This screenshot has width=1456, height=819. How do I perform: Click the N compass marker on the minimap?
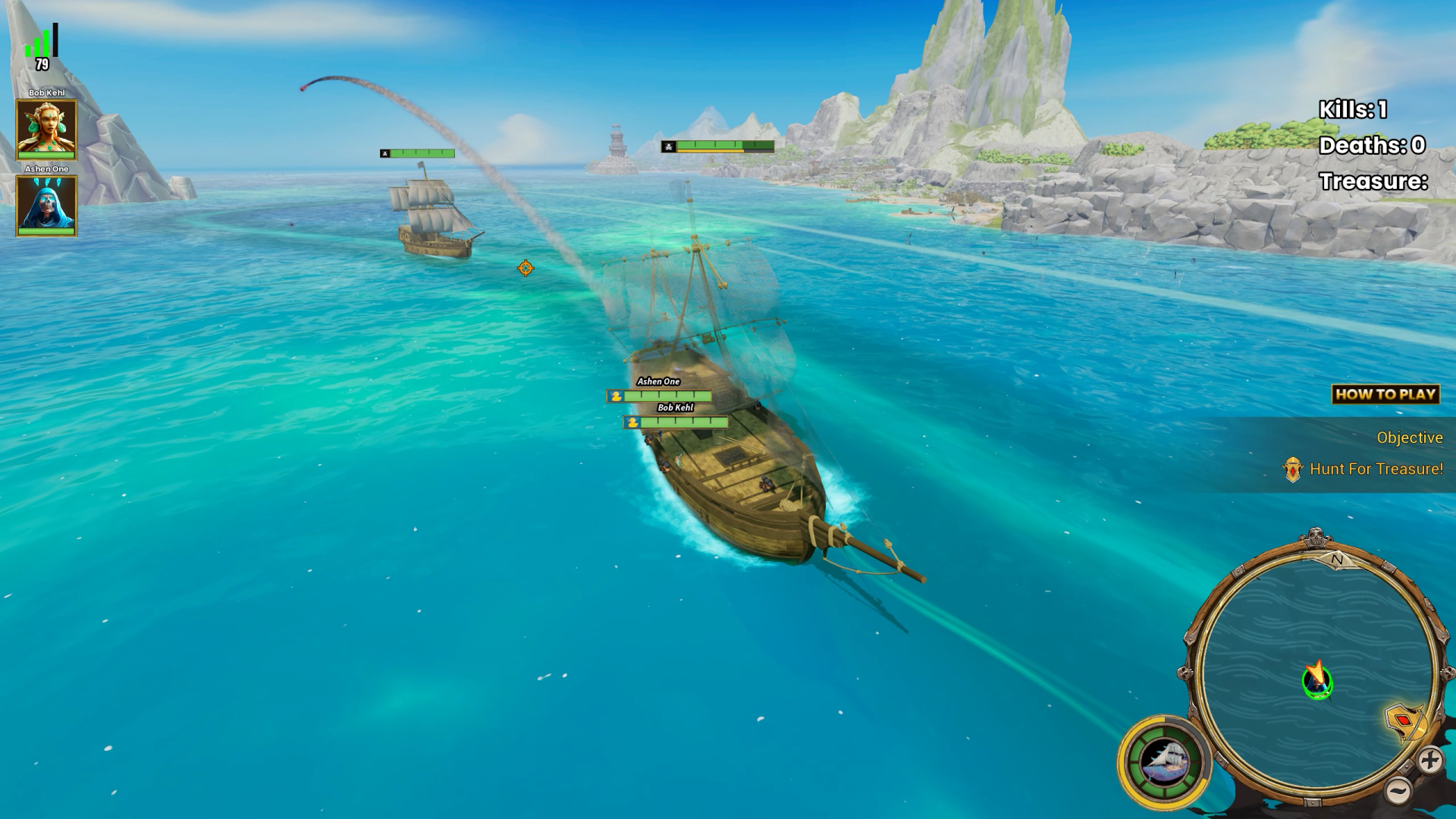pyautogui.click(x=1337, y=559)
